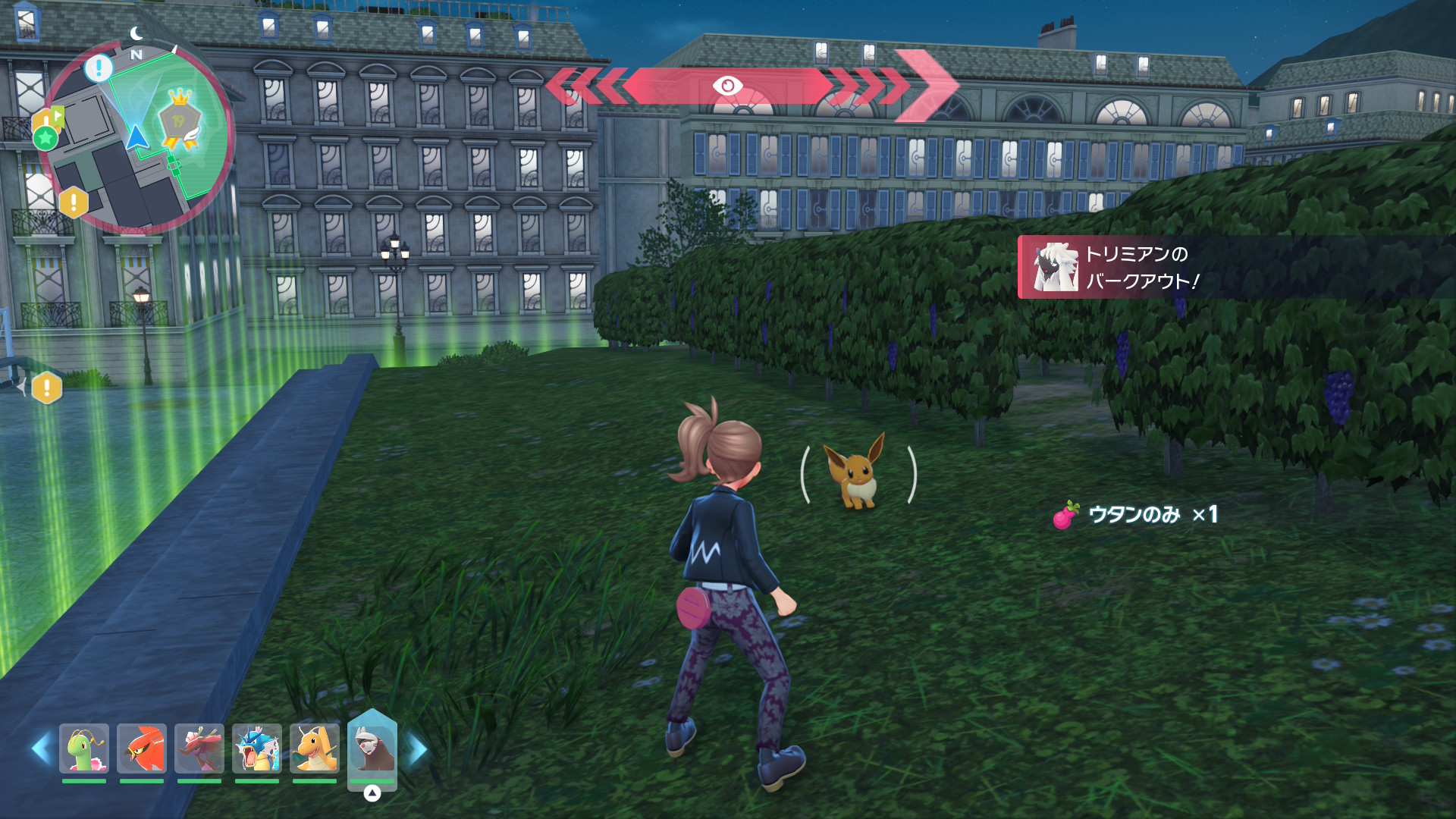Click the green star marker on minimap
Image resolution: width=1456 pixels, height=819 pixels.
point(45,137)
